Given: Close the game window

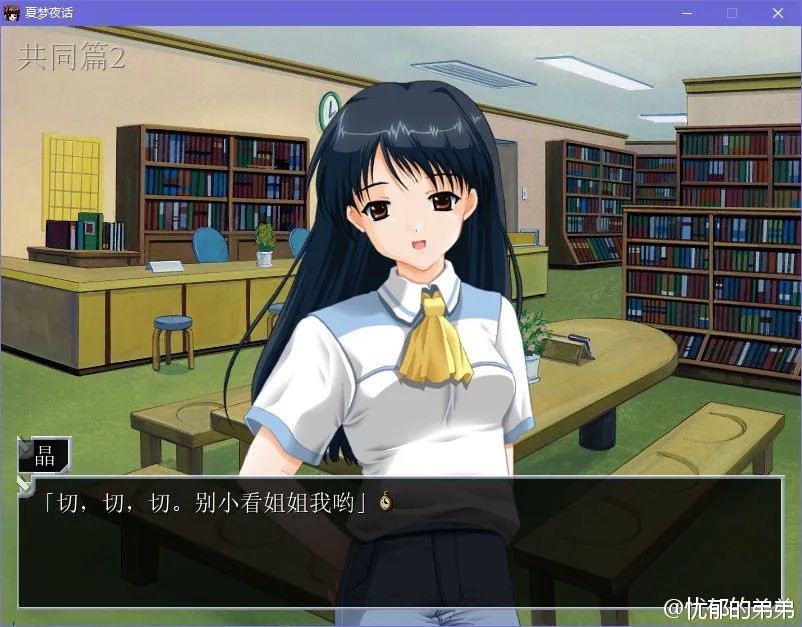Looking at the screenshot, I should [777, 13].
